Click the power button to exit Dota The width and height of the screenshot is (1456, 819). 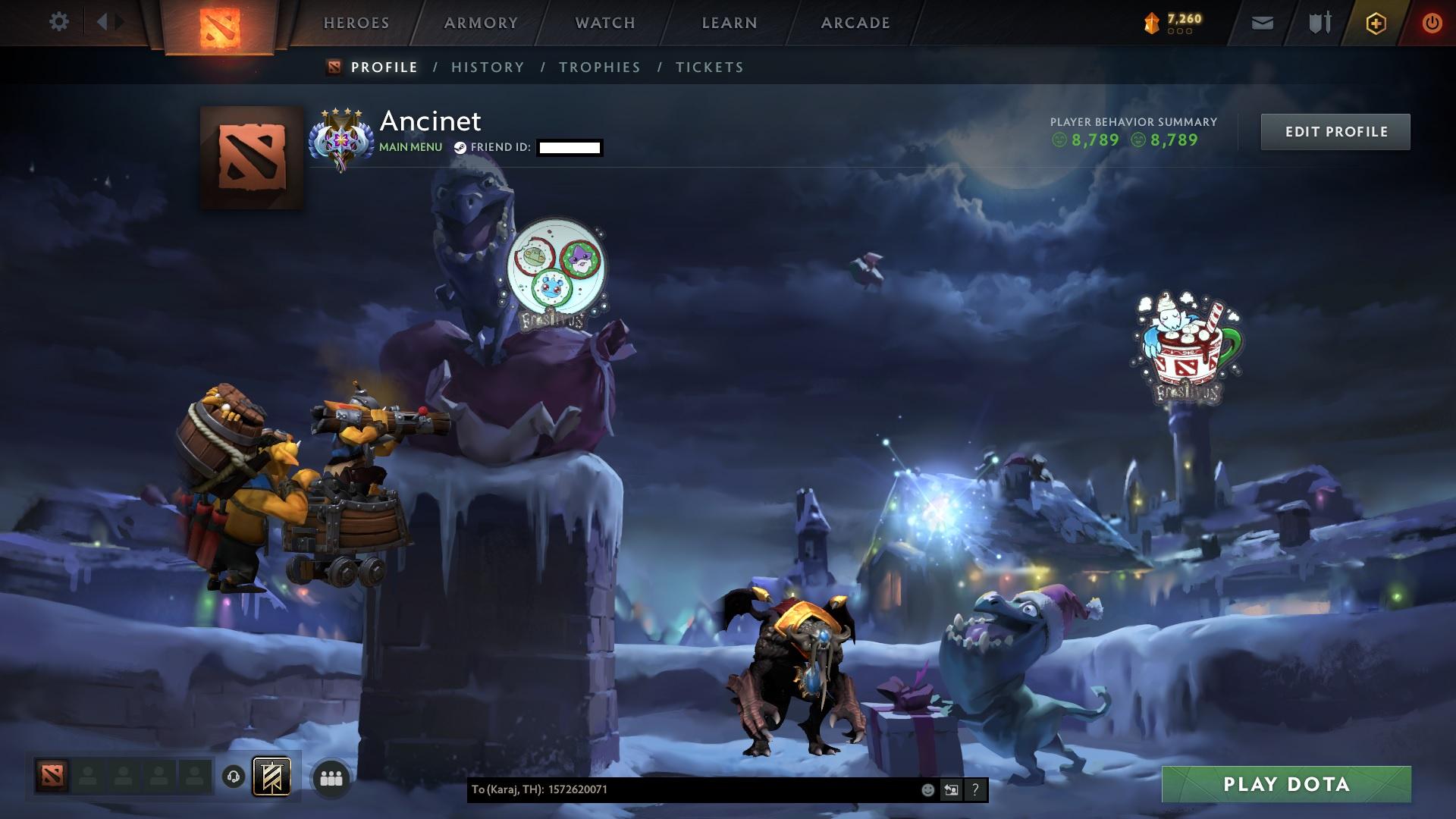[x=1431, y=23]
